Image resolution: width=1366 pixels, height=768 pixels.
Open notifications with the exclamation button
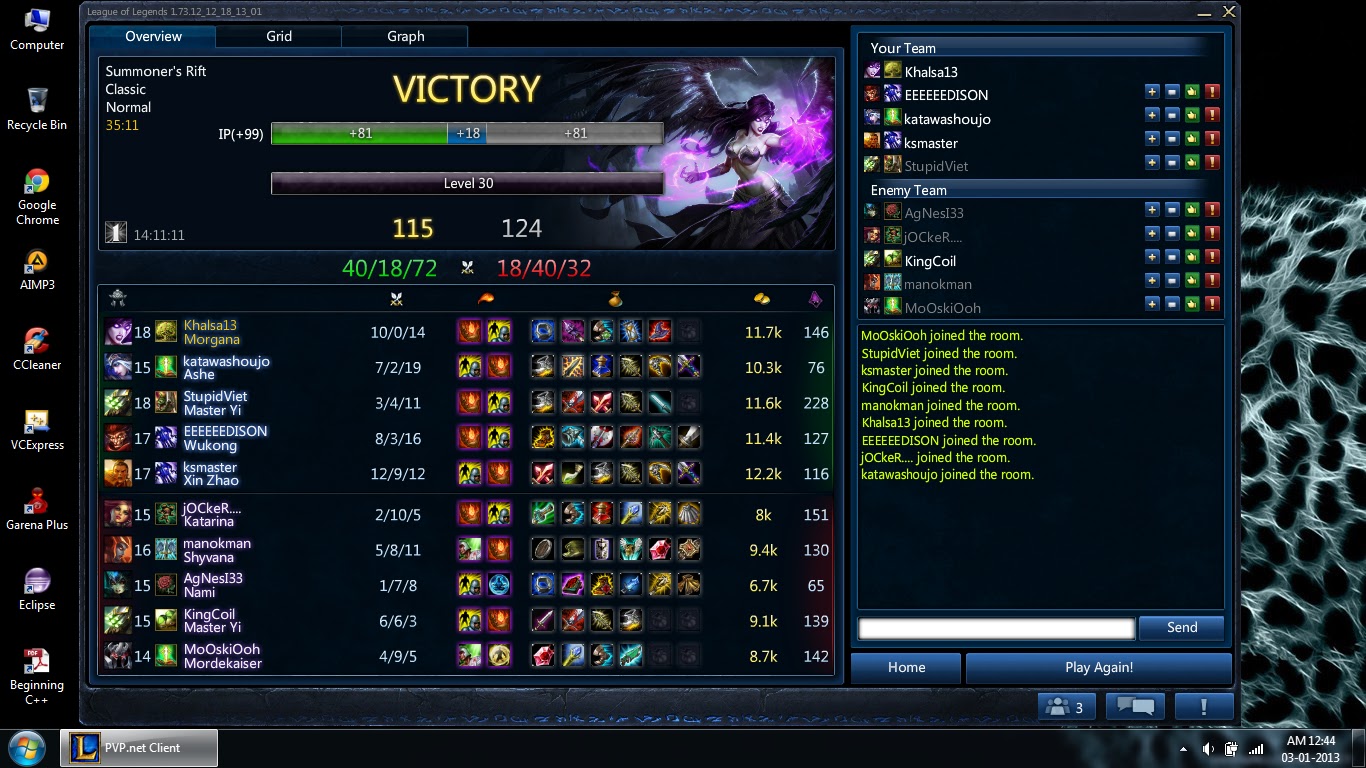coord(1204,706)
